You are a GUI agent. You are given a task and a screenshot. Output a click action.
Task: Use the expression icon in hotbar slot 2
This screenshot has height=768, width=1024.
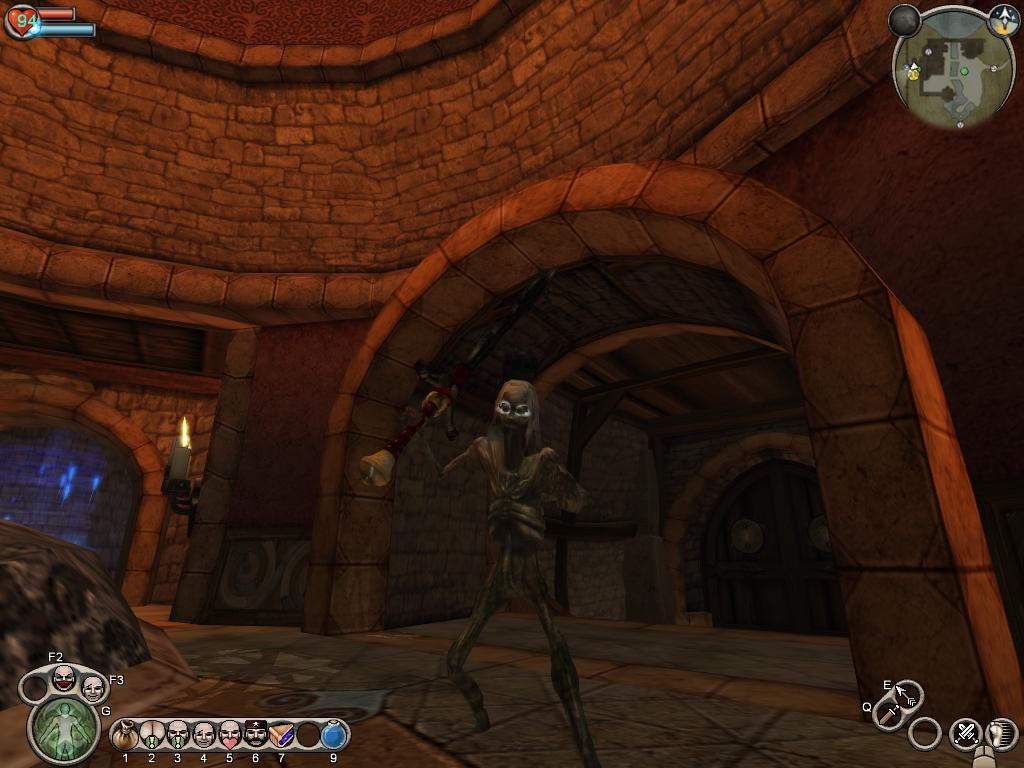click(151, 736)
